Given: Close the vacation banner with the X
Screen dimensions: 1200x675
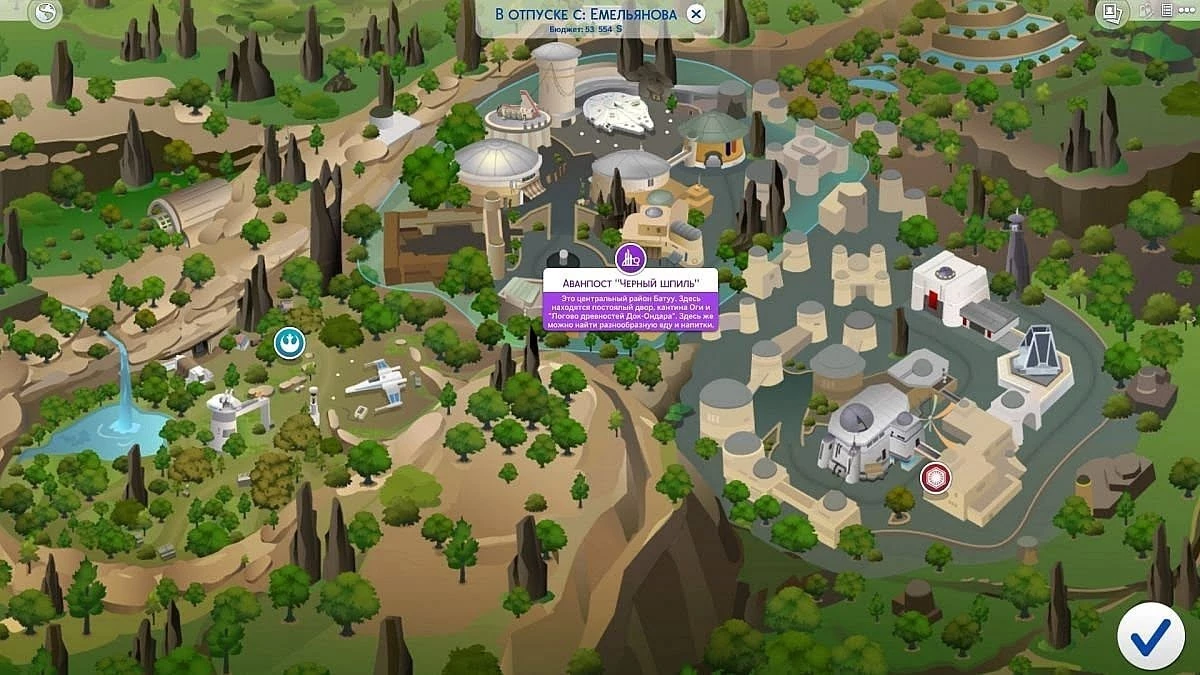Looking at the screenshot, I should [696, 14].
